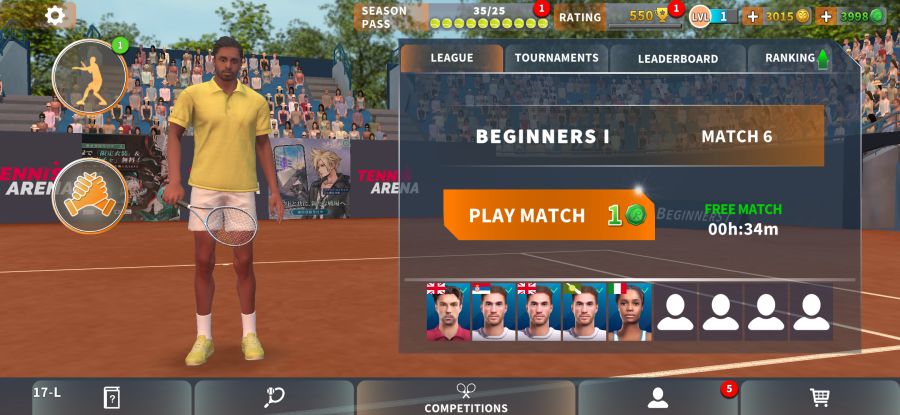Open the card with question mark tab
This screenshot has height=415, width=900.
tap(112, 398)
